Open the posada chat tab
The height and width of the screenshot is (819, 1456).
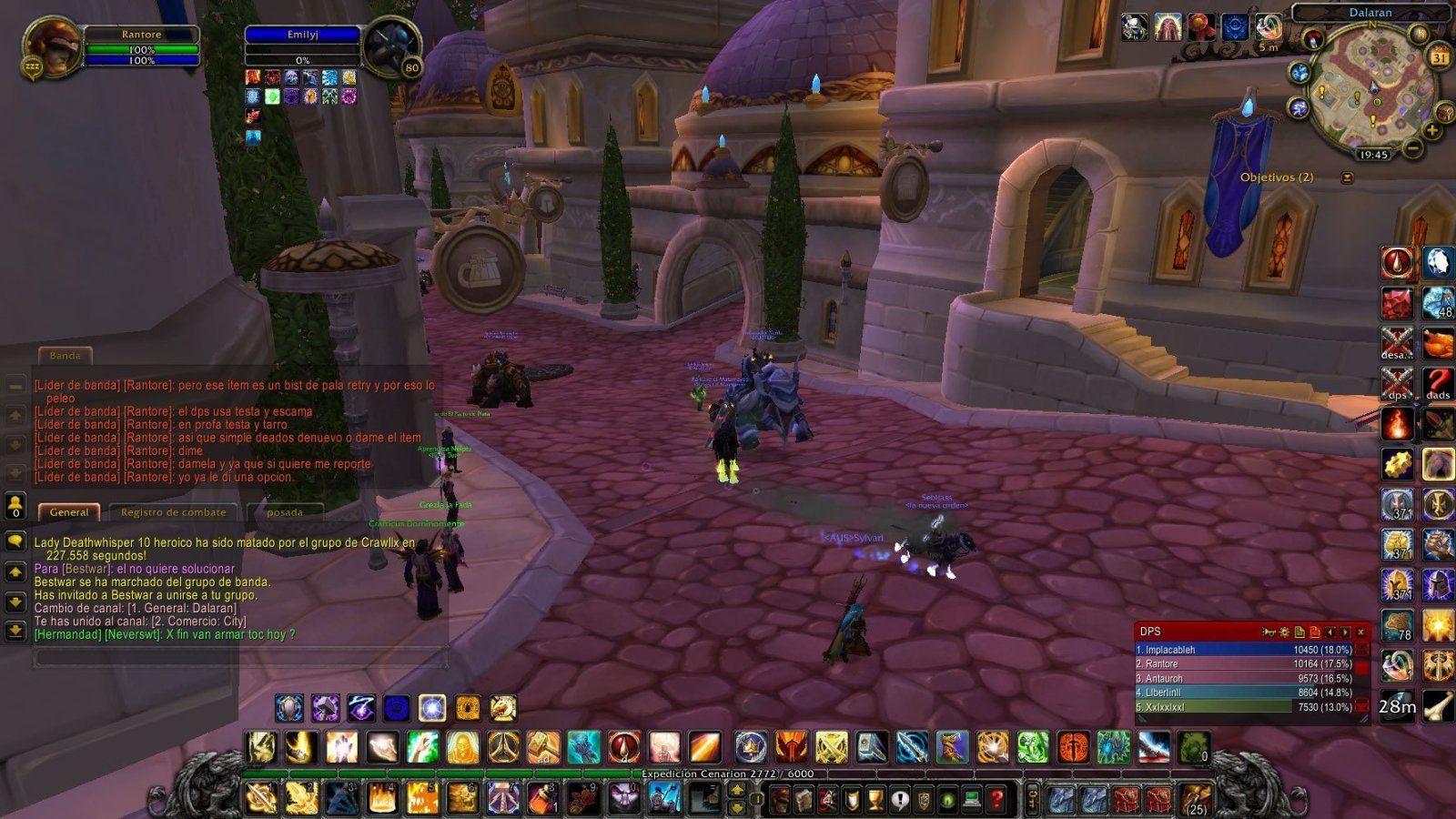coord(288,512)
